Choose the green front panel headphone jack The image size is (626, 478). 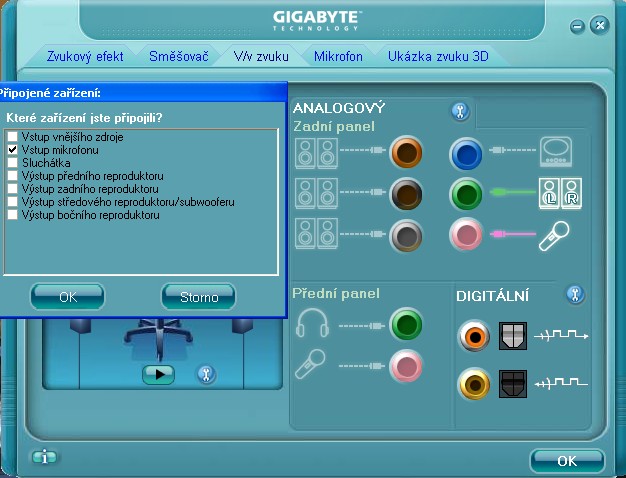(x=406, y=325)
